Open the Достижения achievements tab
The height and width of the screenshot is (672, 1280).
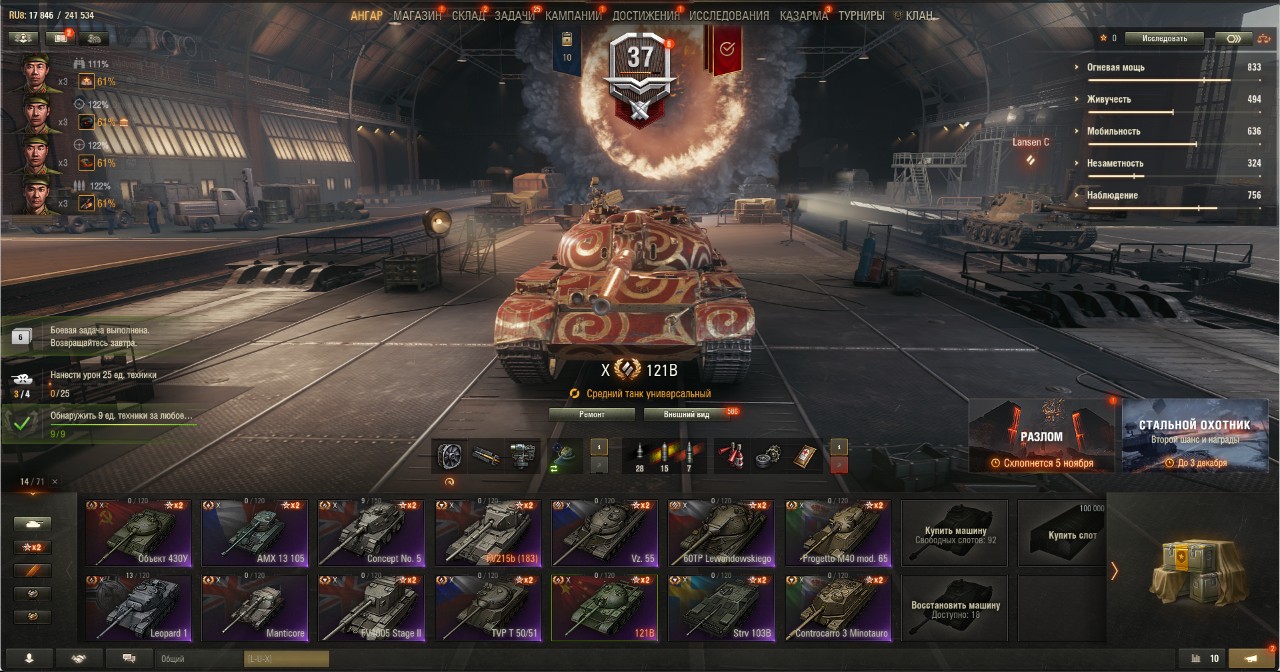(645, 16)
